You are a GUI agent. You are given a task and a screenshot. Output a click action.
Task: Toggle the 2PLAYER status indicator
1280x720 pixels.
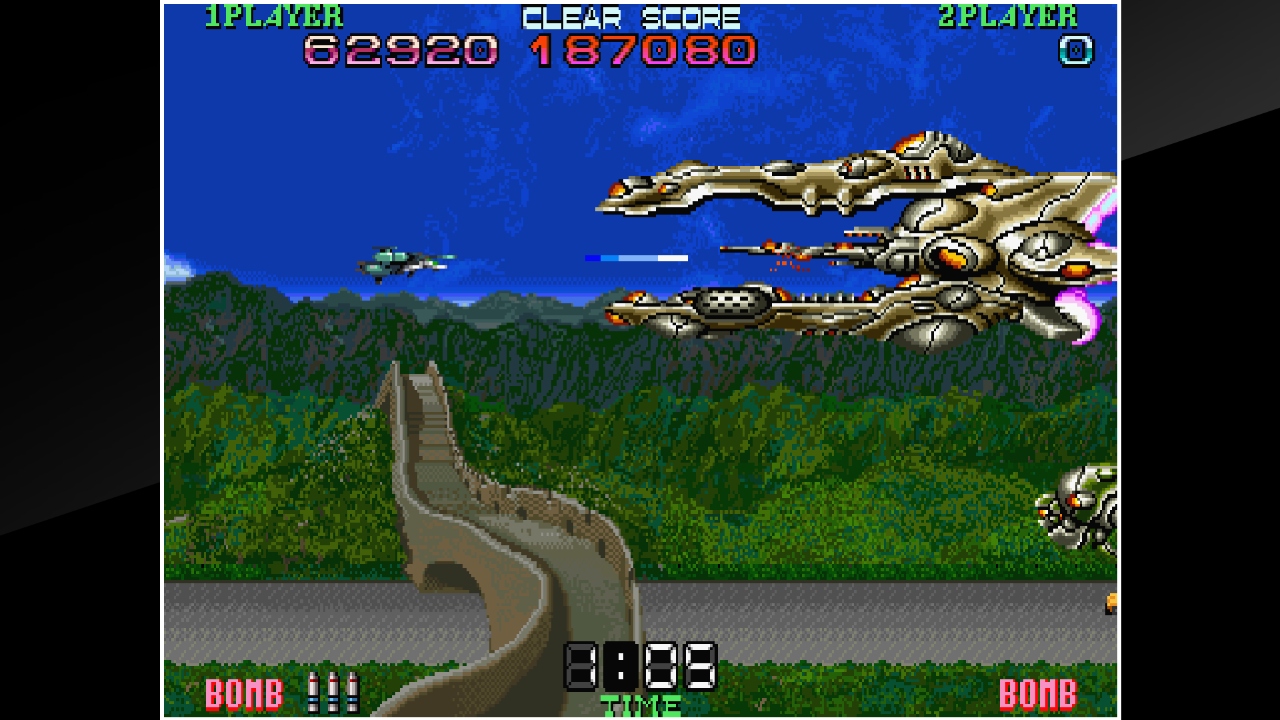[1010, 15]
